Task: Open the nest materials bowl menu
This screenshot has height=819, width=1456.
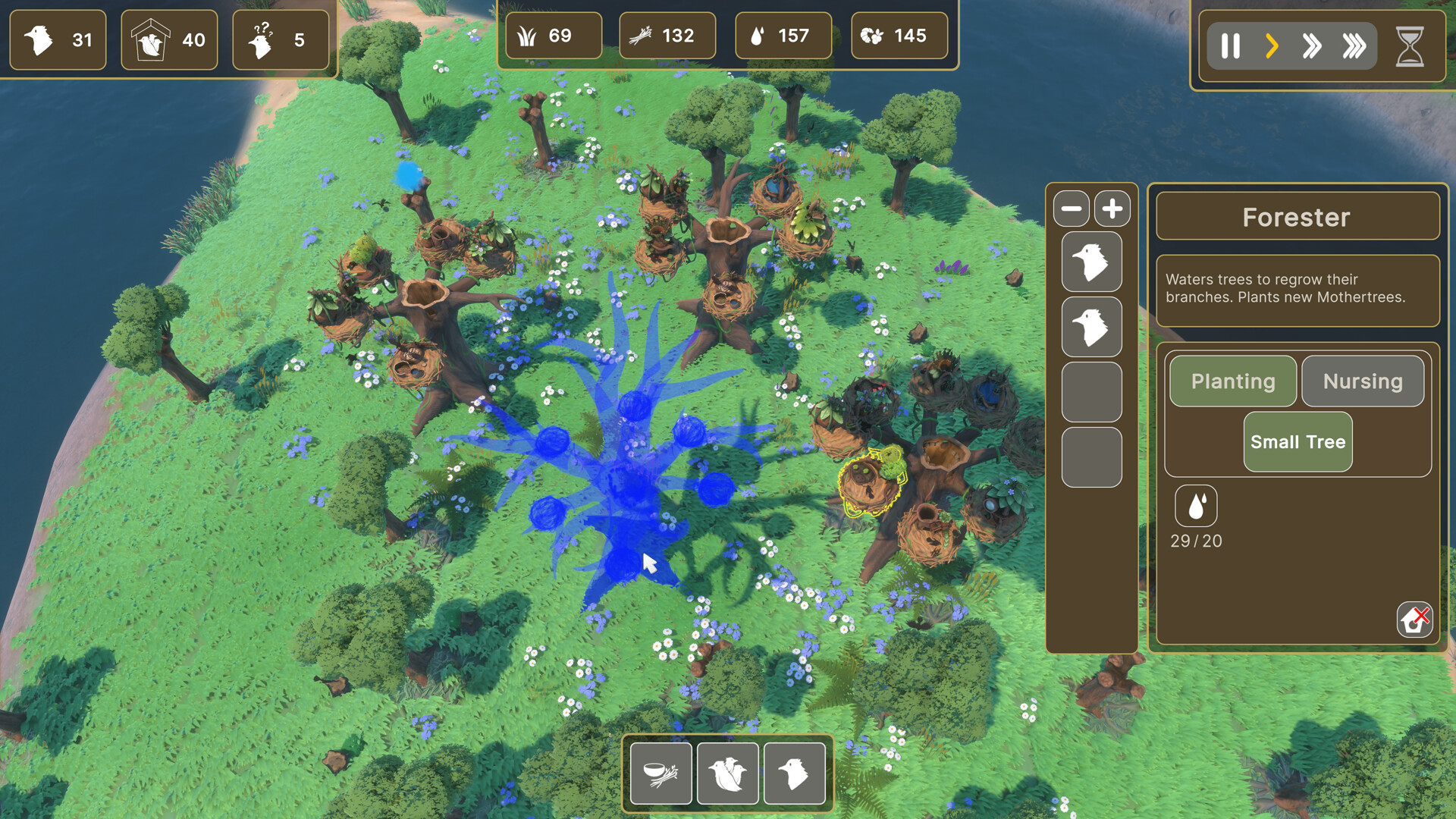Action: pyautogui.click(x=661, y=772)
